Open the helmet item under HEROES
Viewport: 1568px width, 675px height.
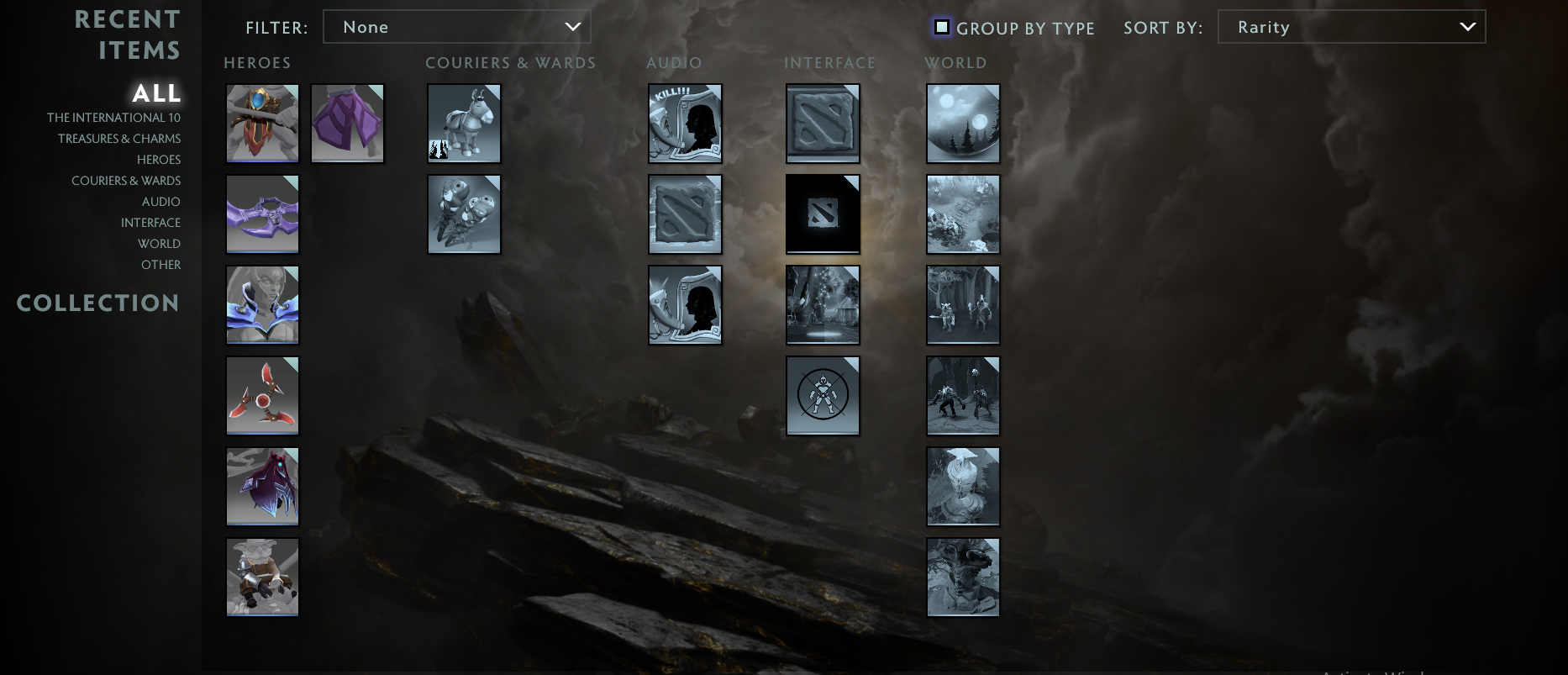[262, 123]
